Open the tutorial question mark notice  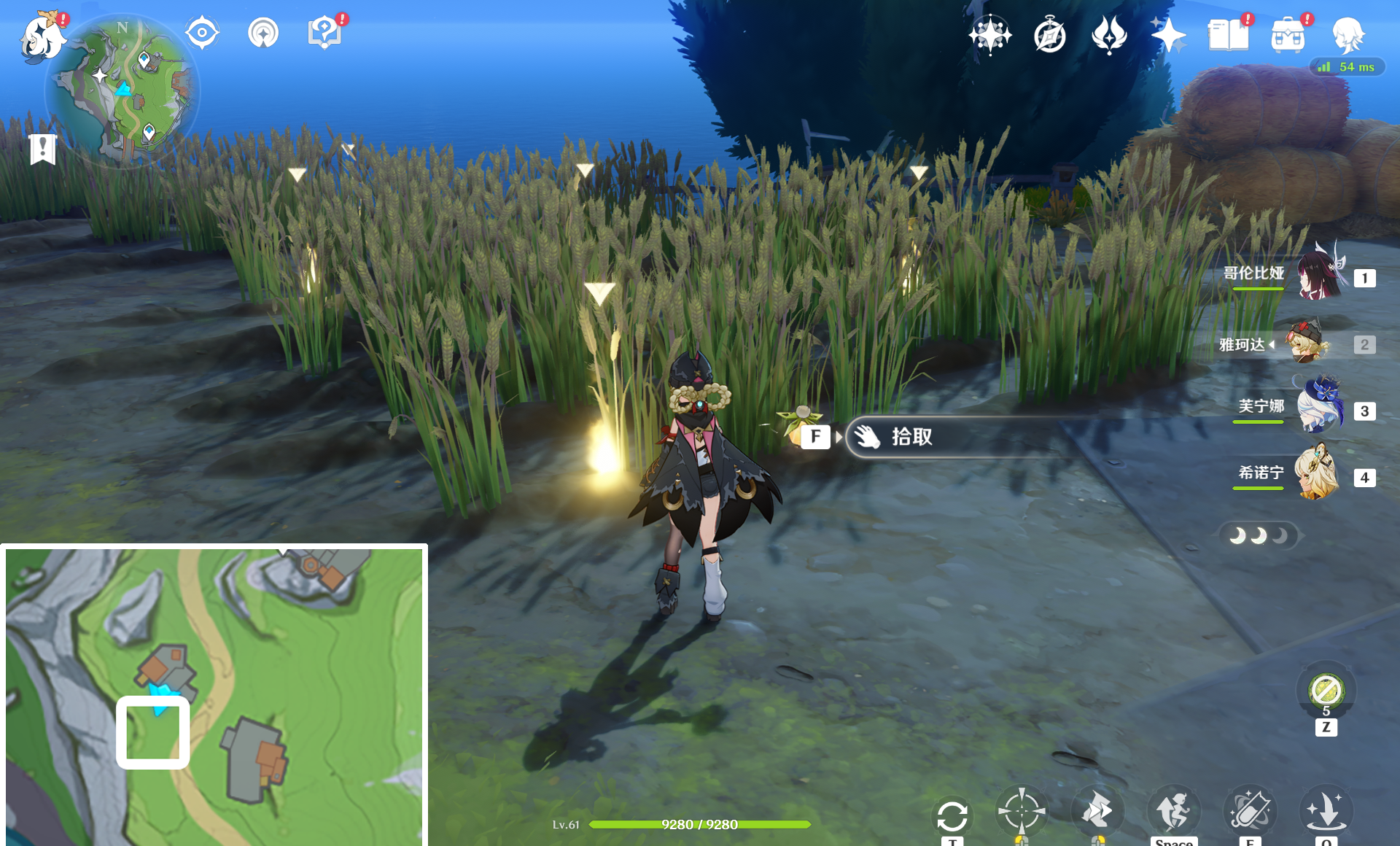point(324,33)
